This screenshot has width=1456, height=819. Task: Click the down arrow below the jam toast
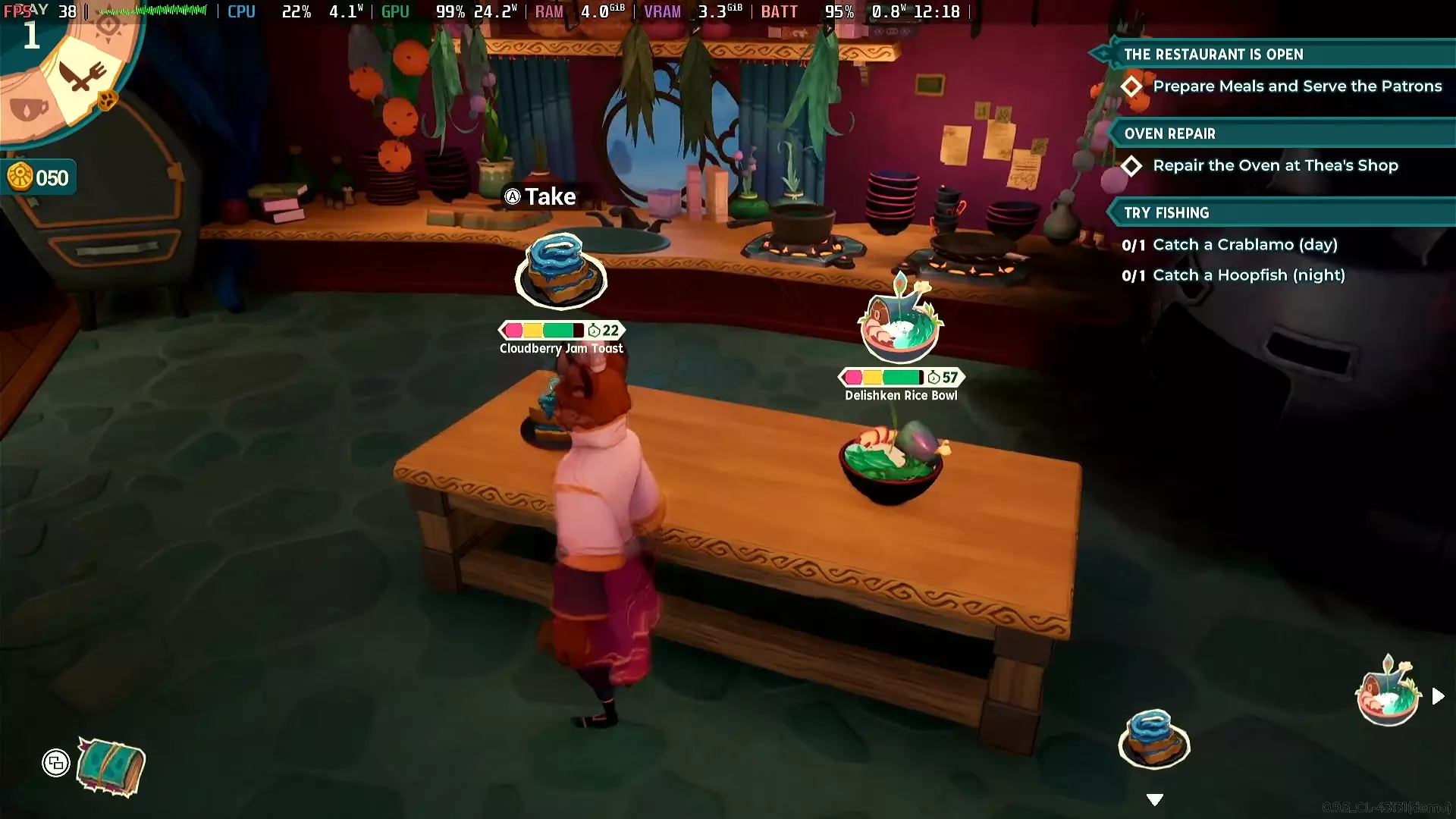1154,800
